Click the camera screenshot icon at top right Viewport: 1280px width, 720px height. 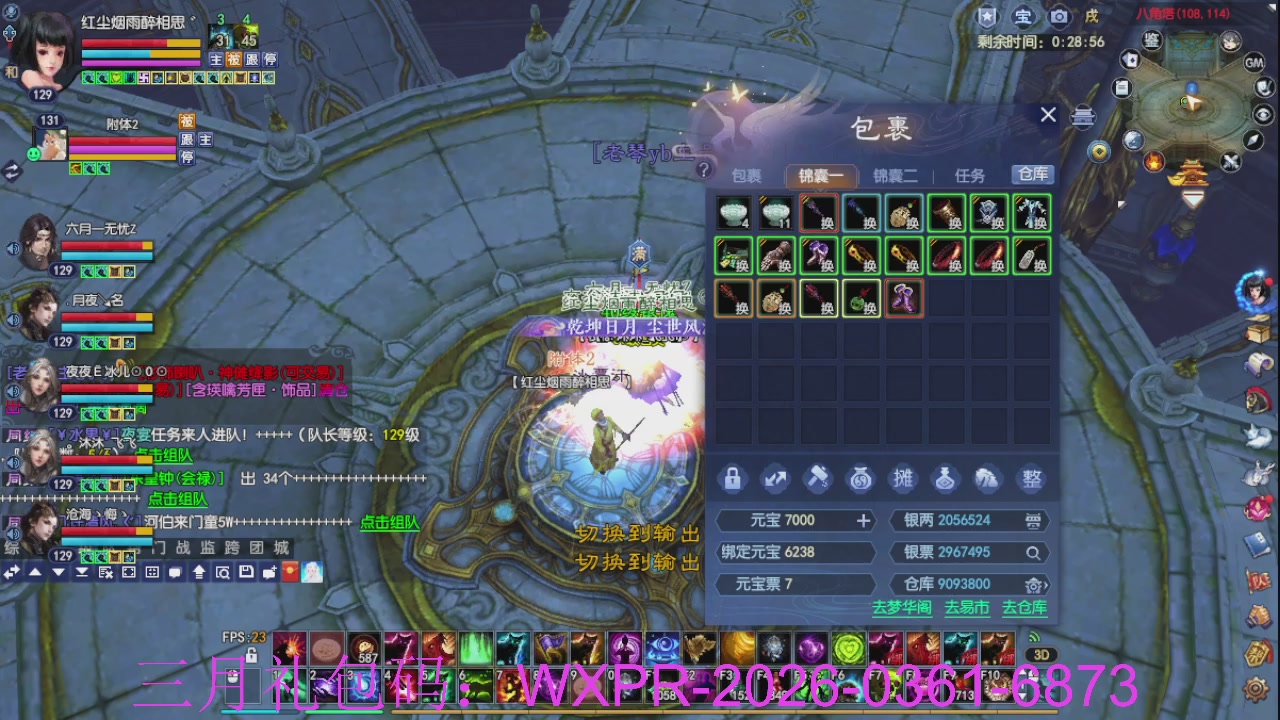(x=1059, y=16)
